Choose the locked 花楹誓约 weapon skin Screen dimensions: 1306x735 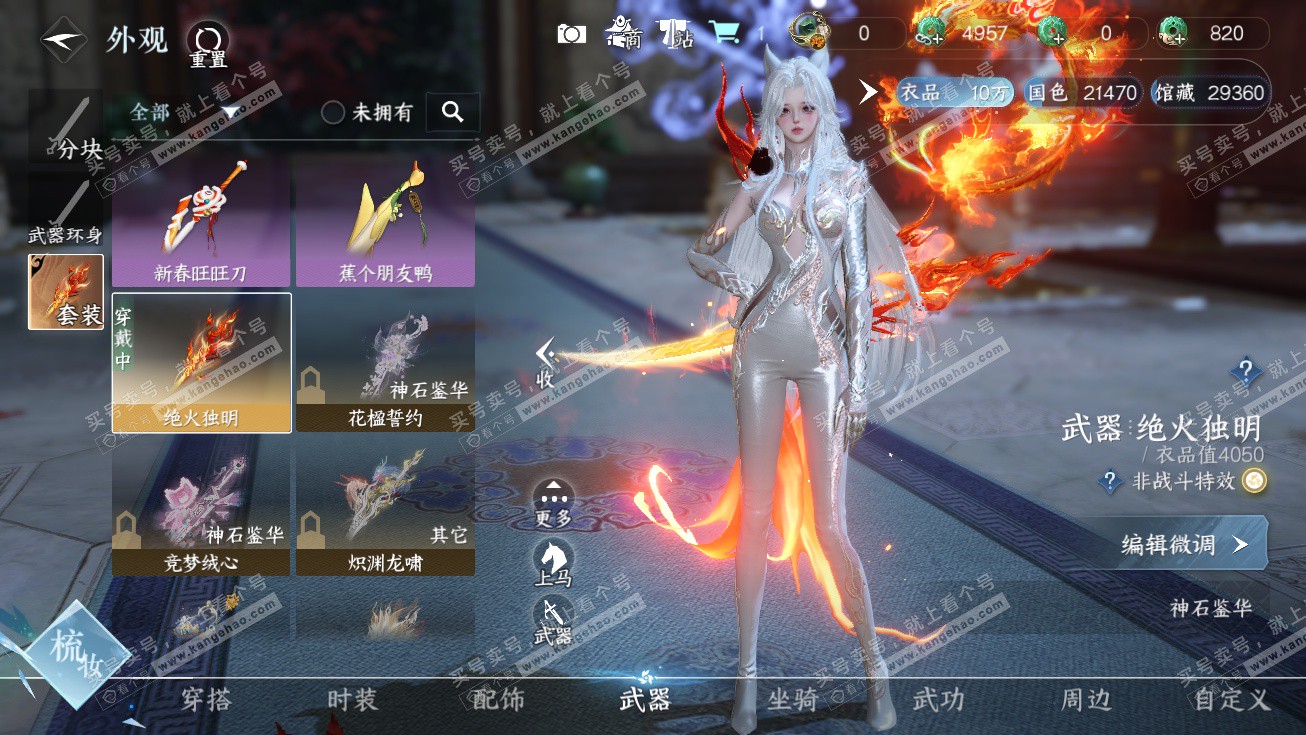[385, 362]
